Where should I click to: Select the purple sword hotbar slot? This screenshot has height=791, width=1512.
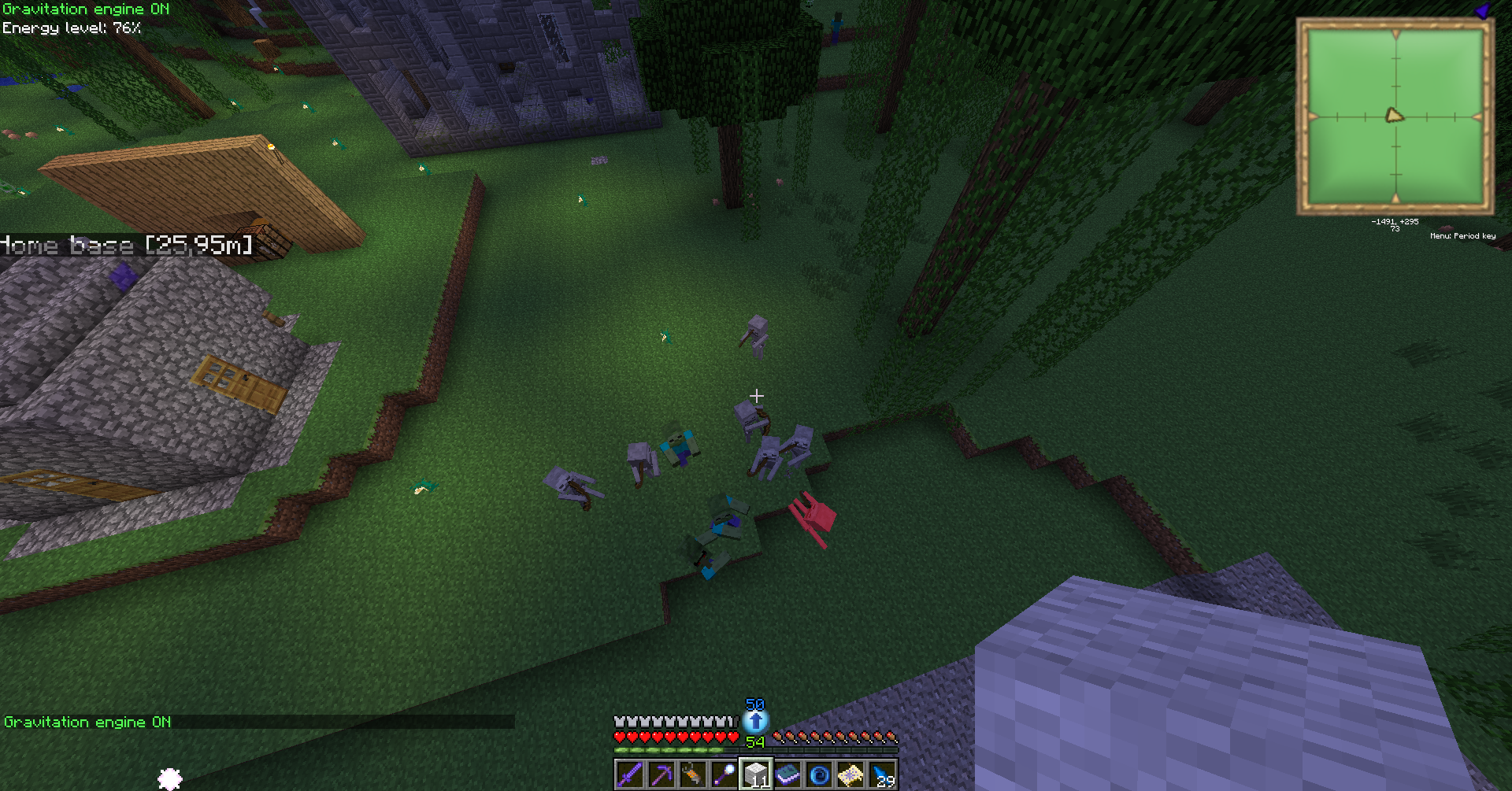point(630,775)
